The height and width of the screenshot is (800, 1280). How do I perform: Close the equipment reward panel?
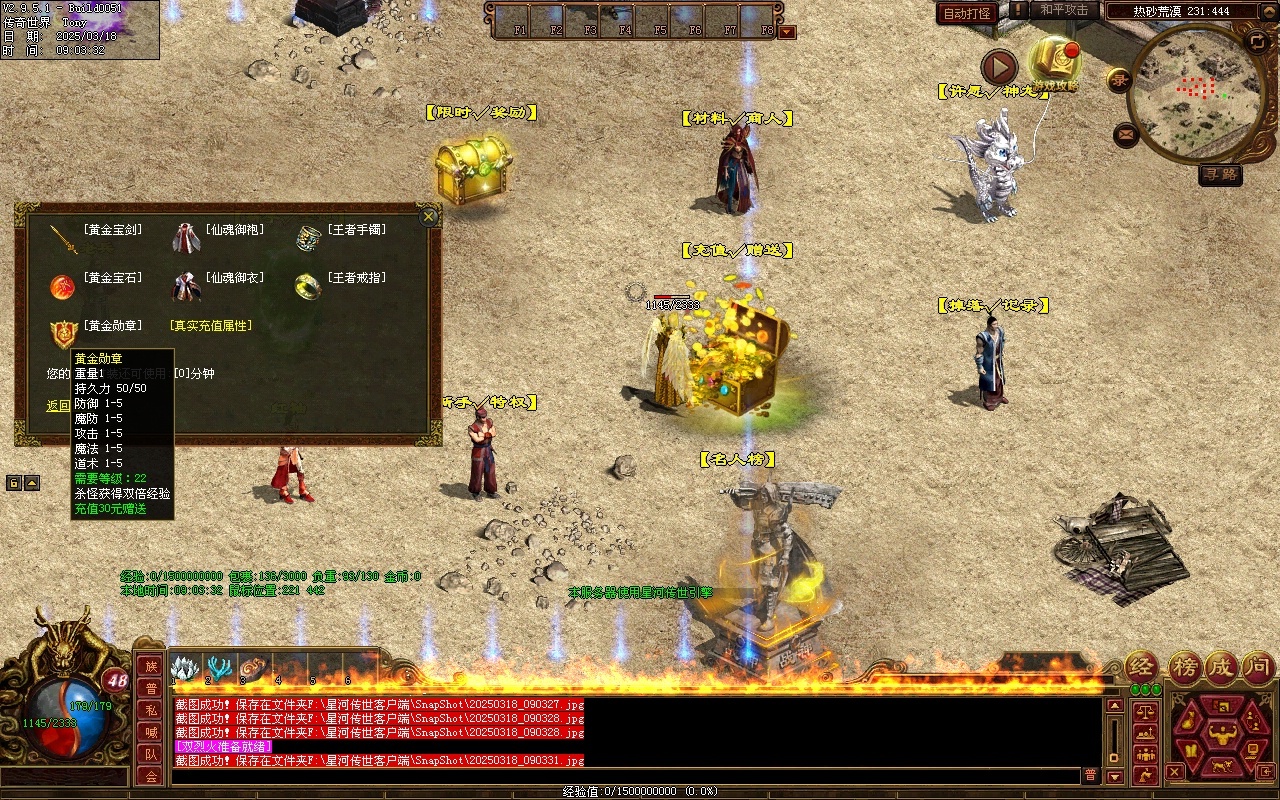tap(429, 216)
